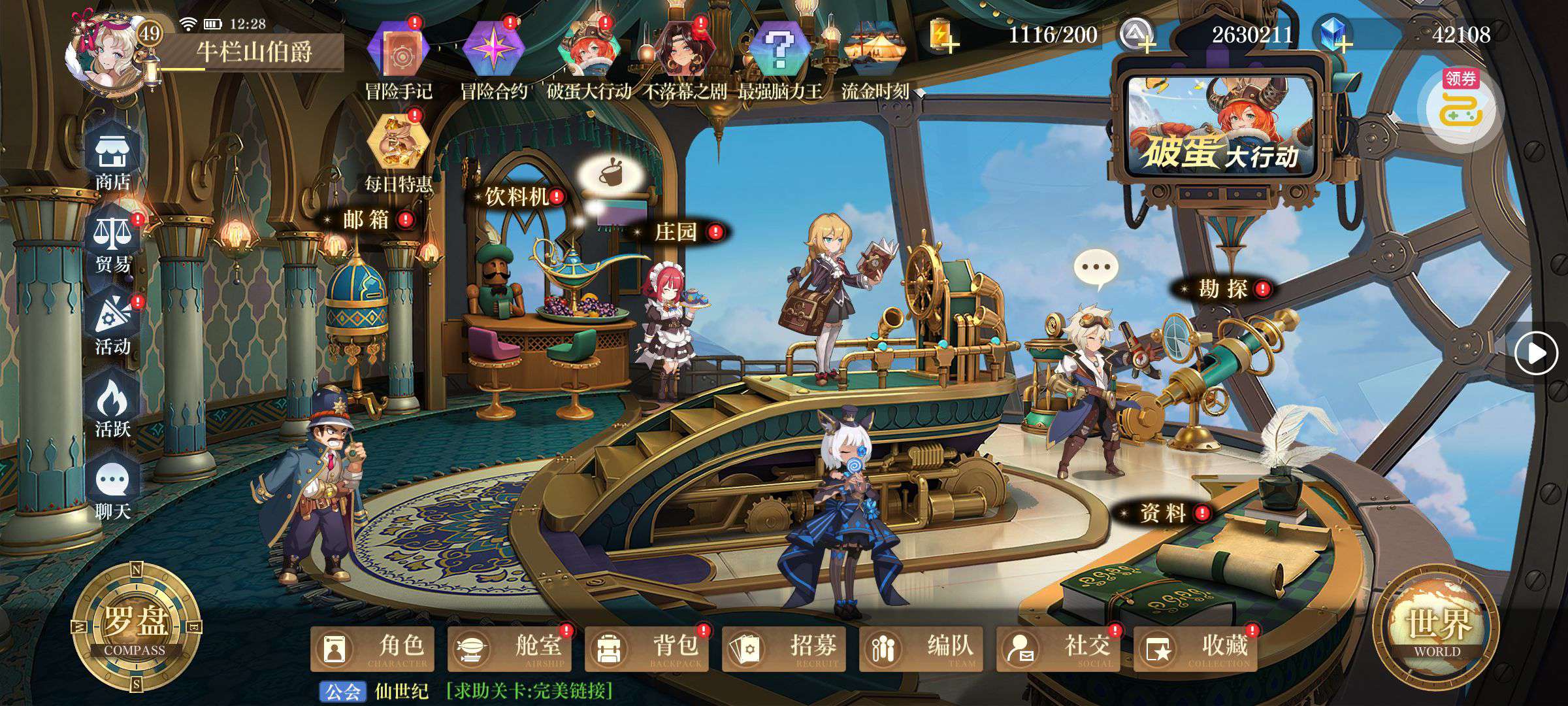Open the 每日特惠 daily deal
The image size is (1568, 706).
[398, 152]
